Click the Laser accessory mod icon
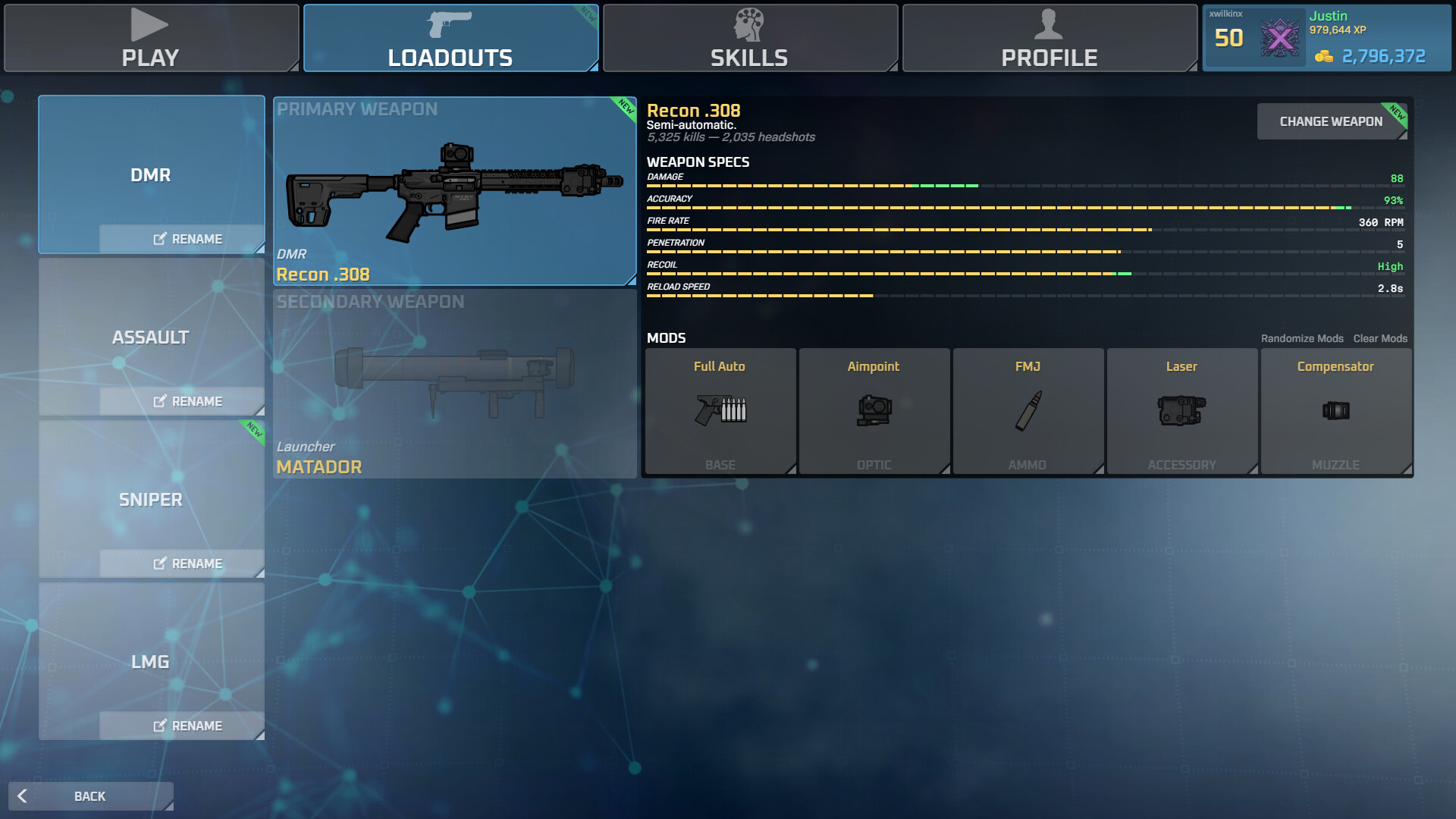Screen dimensions: 1456x819 tap(1181, 411)
